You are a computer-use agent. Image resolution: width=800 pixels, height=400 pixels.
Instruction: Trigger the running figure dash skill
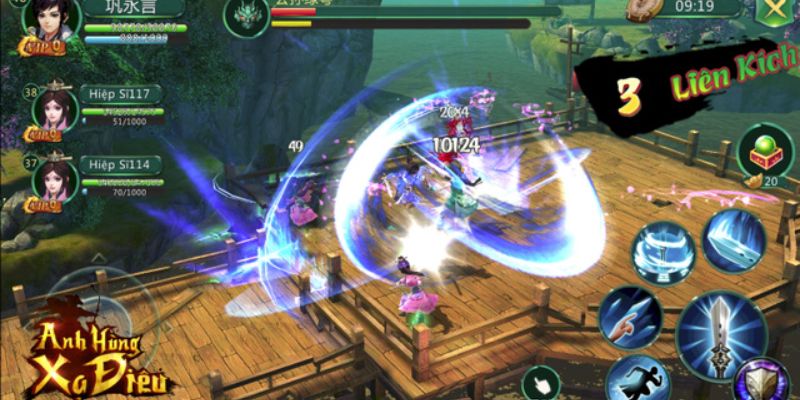click(x=636, y=380)
